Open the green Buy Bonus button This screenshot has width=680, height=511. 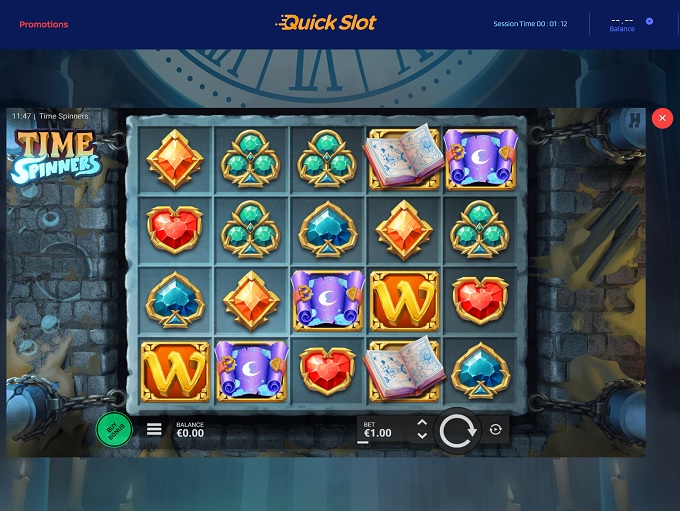pyautogui.click(x=113, y=430)
